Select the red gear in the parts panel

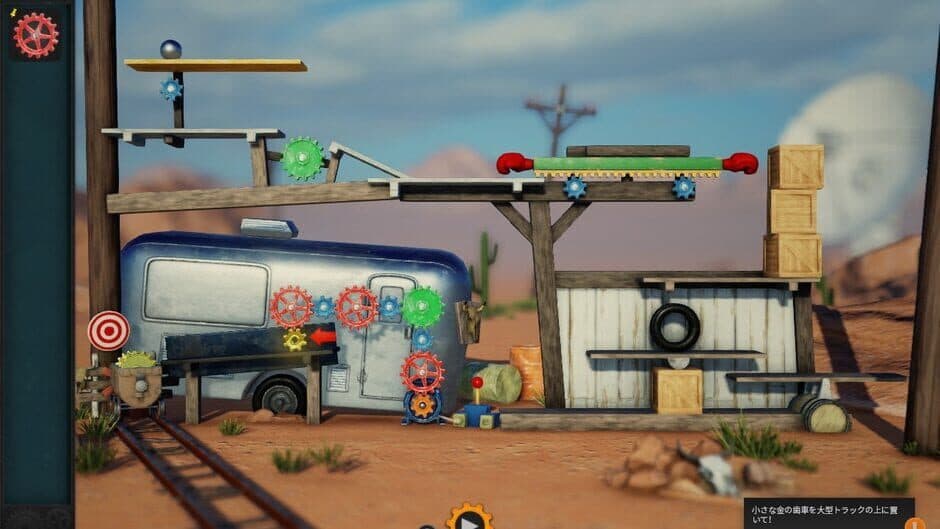pyautogui.click(x=35, y=35)
